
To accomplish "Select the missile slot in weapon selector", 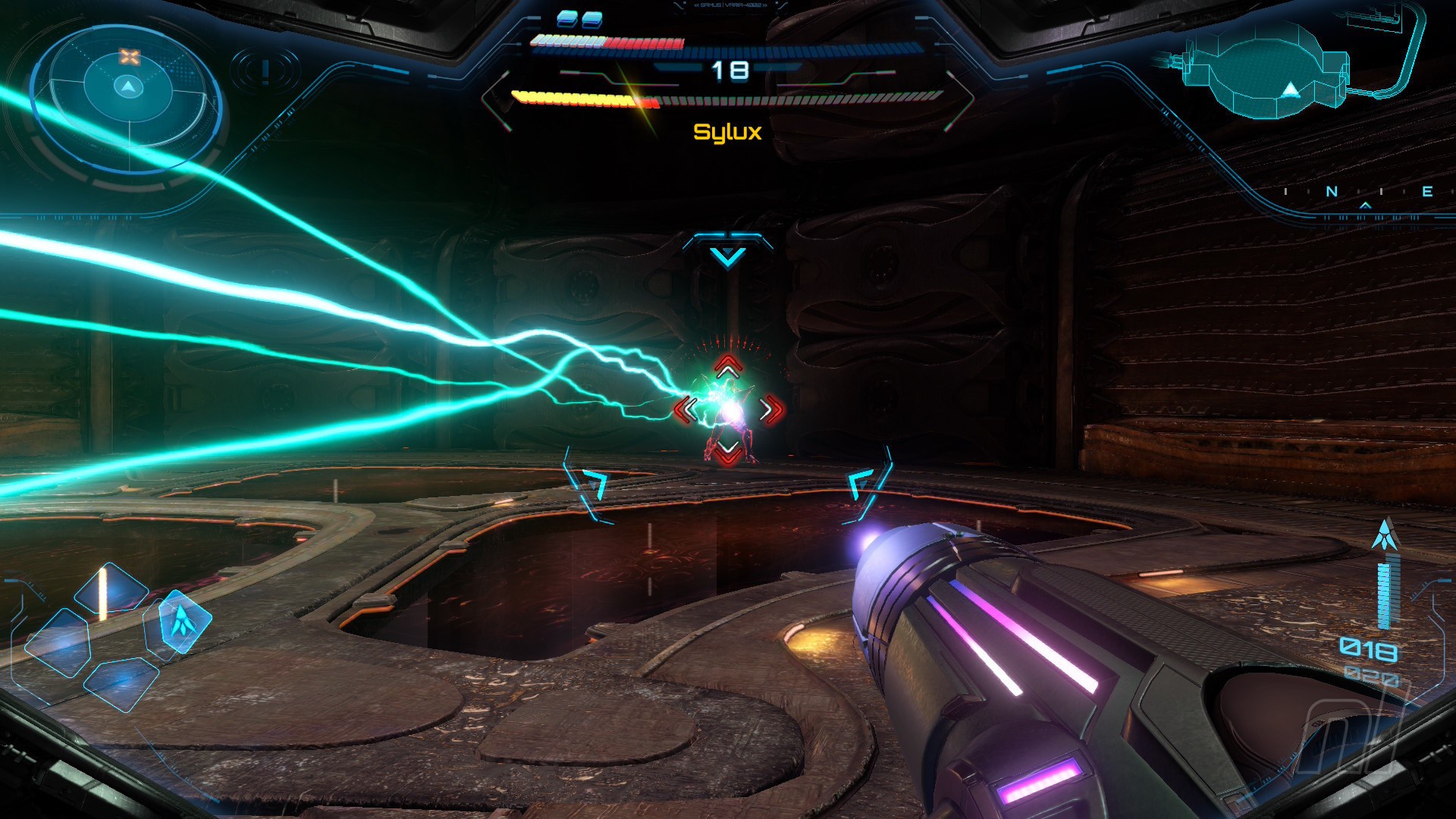I will [x=180, y=621].
